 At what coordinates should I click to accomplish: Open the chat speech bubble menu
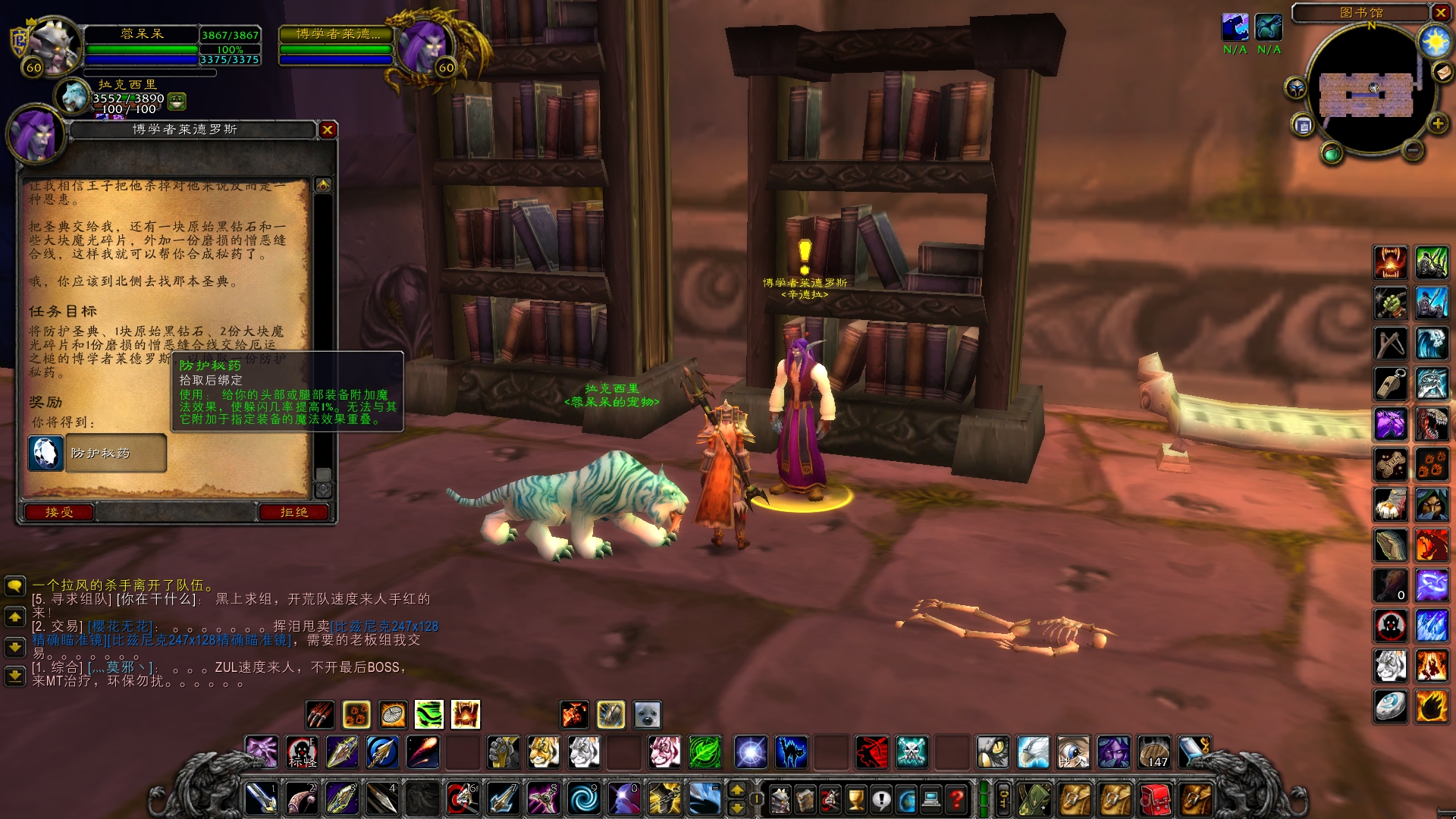click(14, 585)
